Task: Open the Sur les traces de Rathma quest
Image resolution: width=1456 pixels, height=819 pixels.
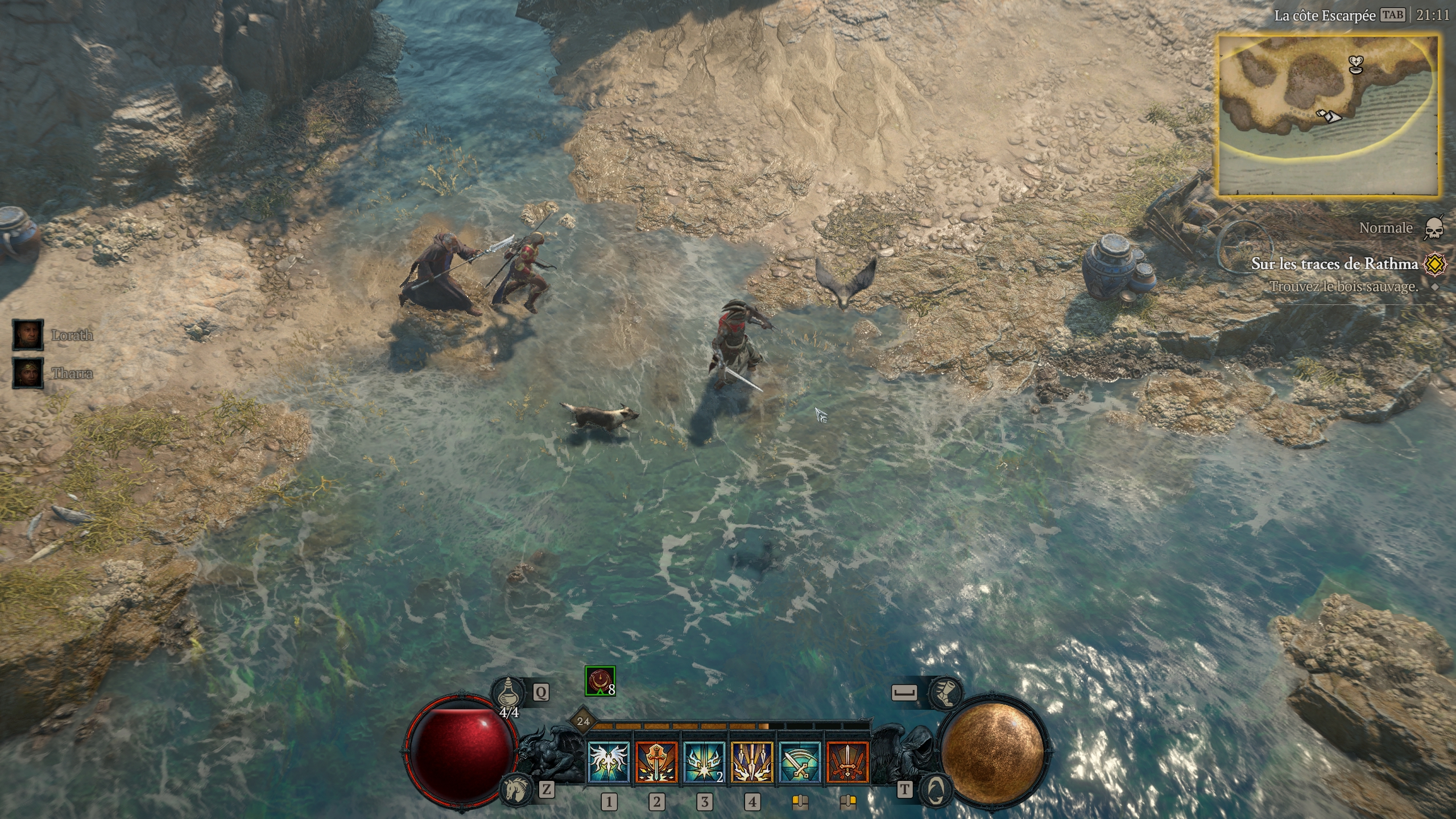Action: pyautogui.click(x=1334, y=263)
